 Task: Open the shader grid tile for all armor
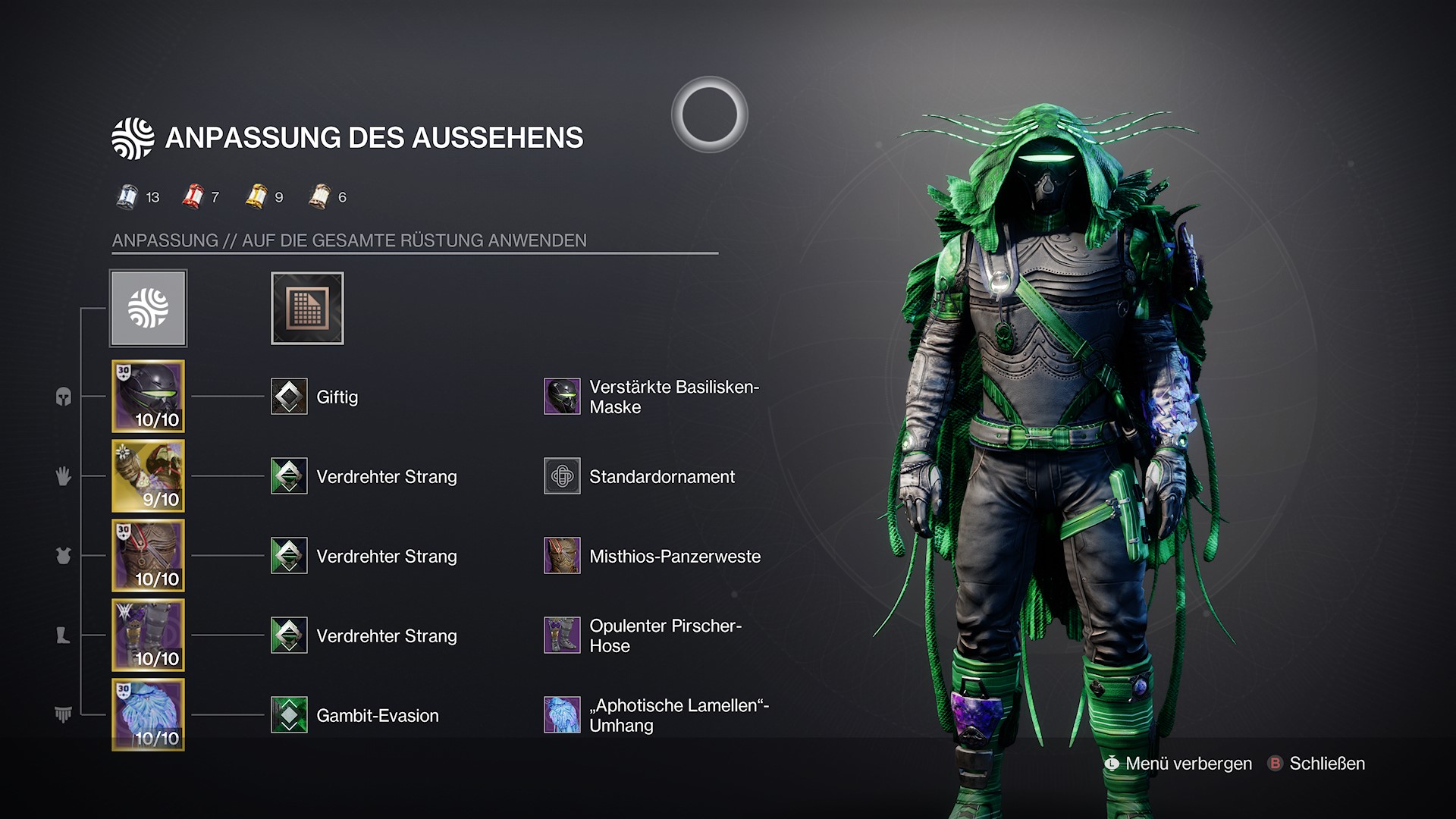[307, 309]
